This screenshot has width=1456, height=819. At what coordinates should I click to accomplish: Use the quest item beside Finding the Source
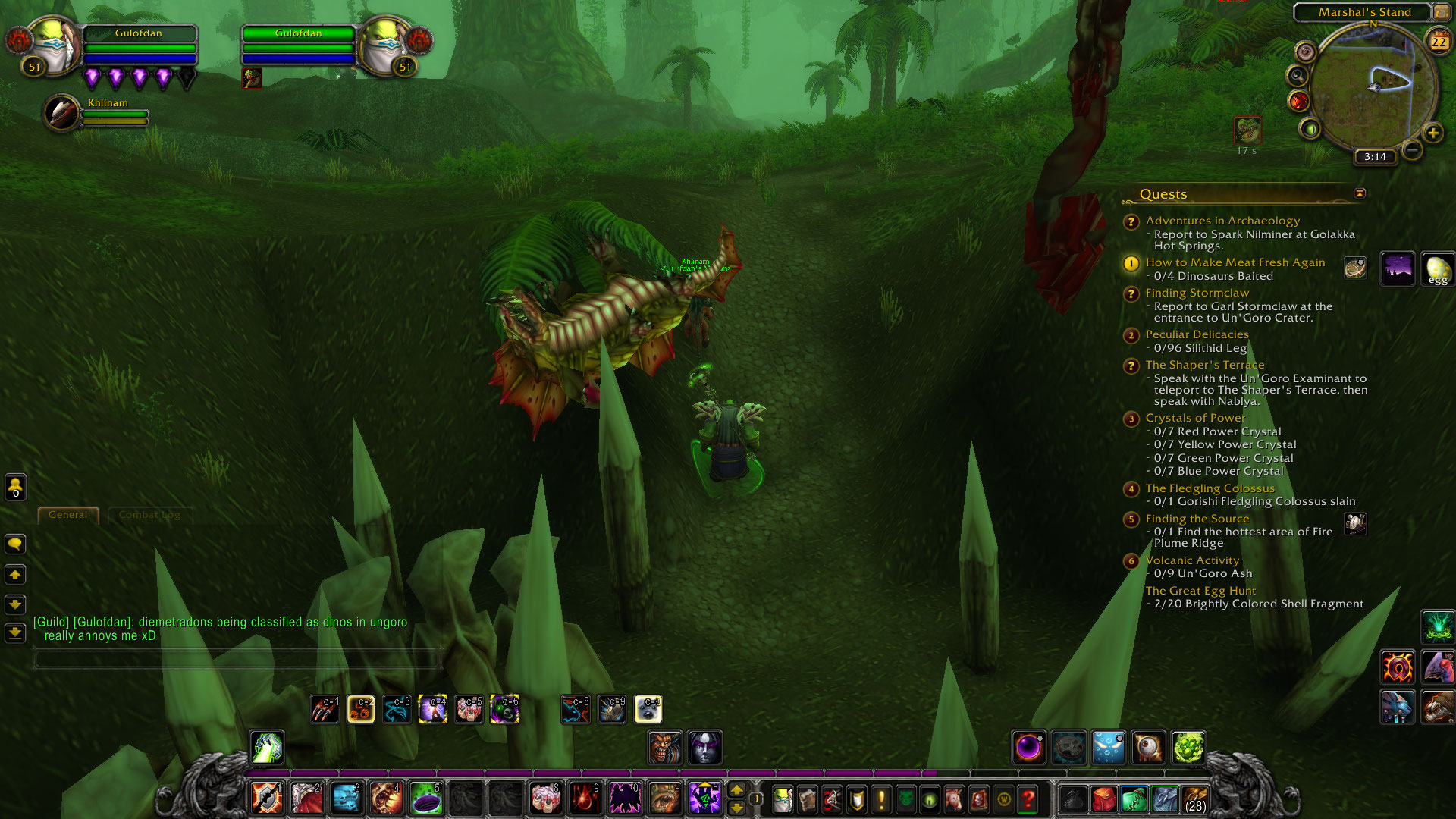pyautogui.click(x=1354, y=523)
